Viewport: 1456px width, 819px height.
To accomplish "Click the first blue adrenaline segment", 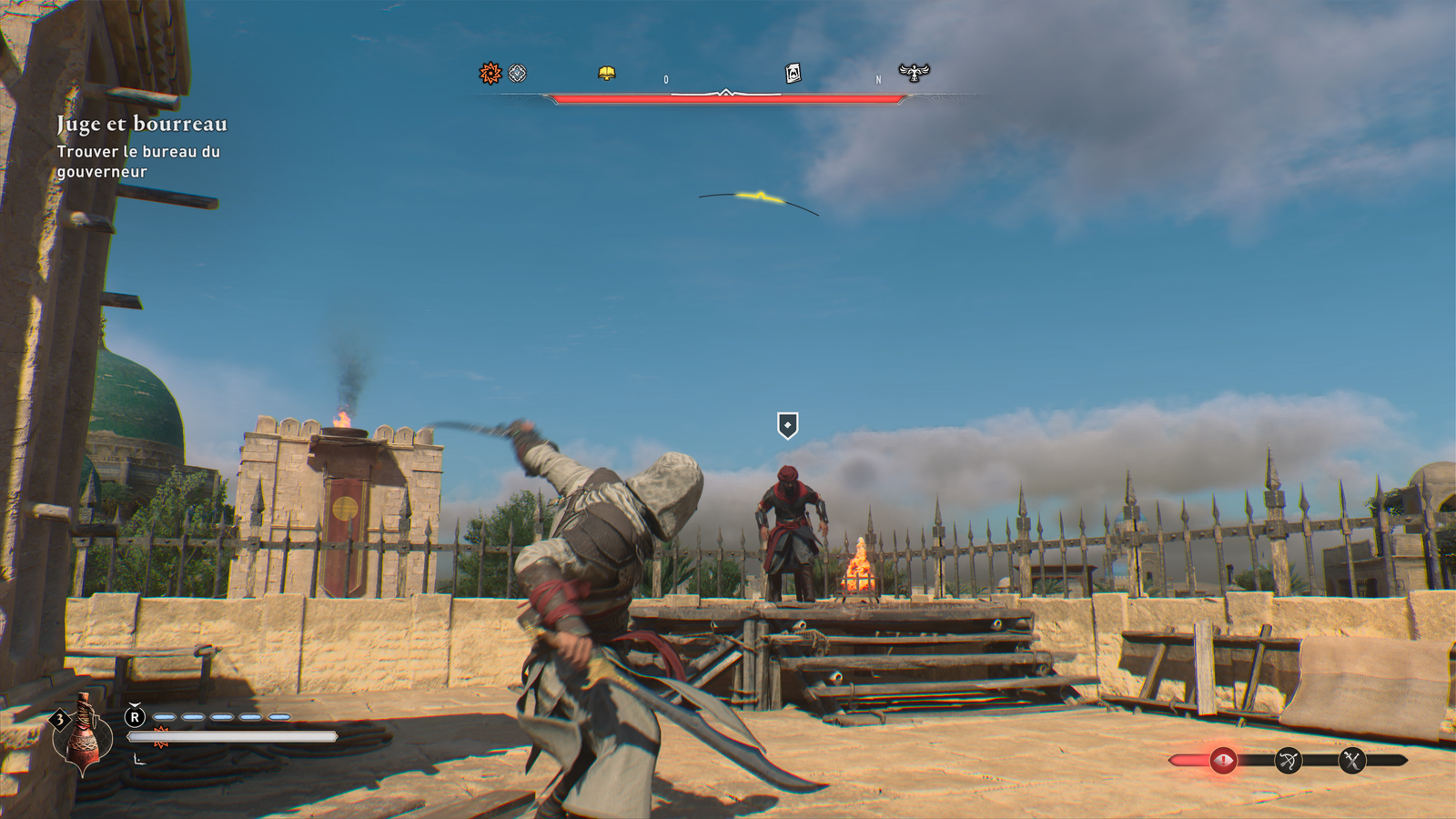I will [x=162, y=718].
